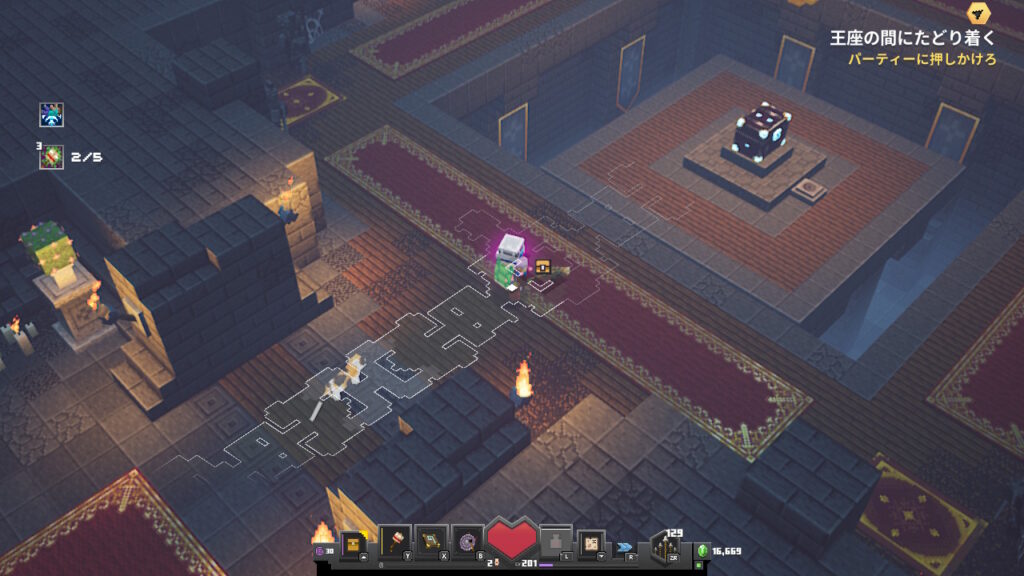Image resolution: width=1024 pixels, height=576 pixels.
Task: Select the blue status effect icon
Action: pos(52,115)
